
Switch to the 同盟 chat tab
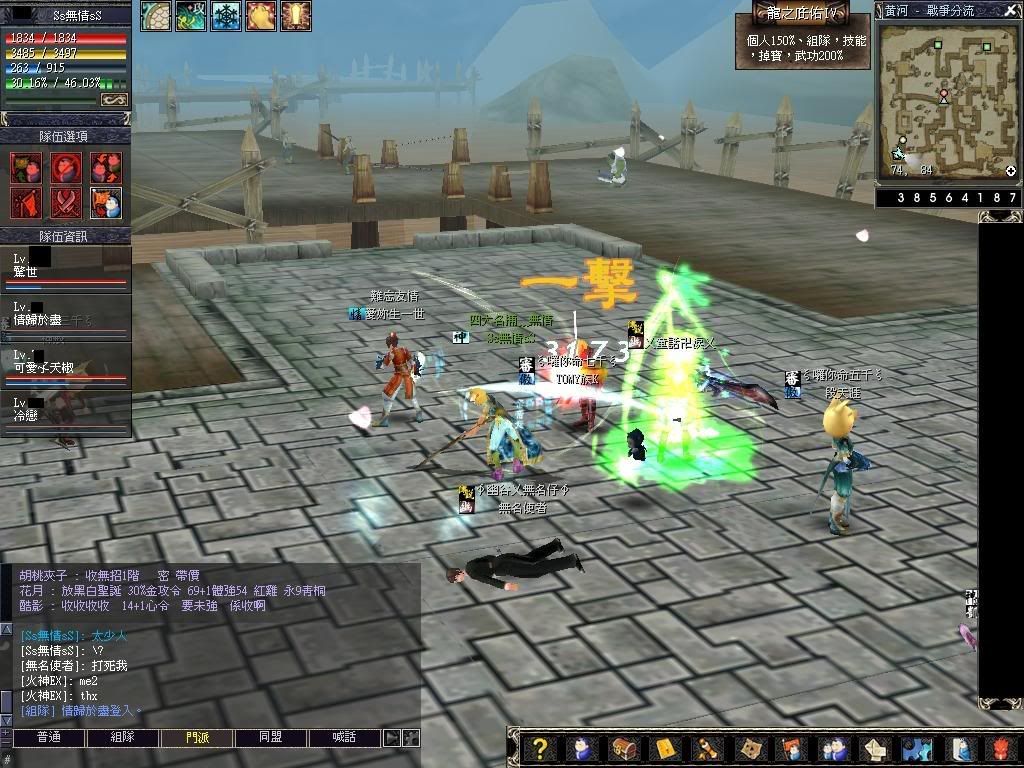point(270,737)
